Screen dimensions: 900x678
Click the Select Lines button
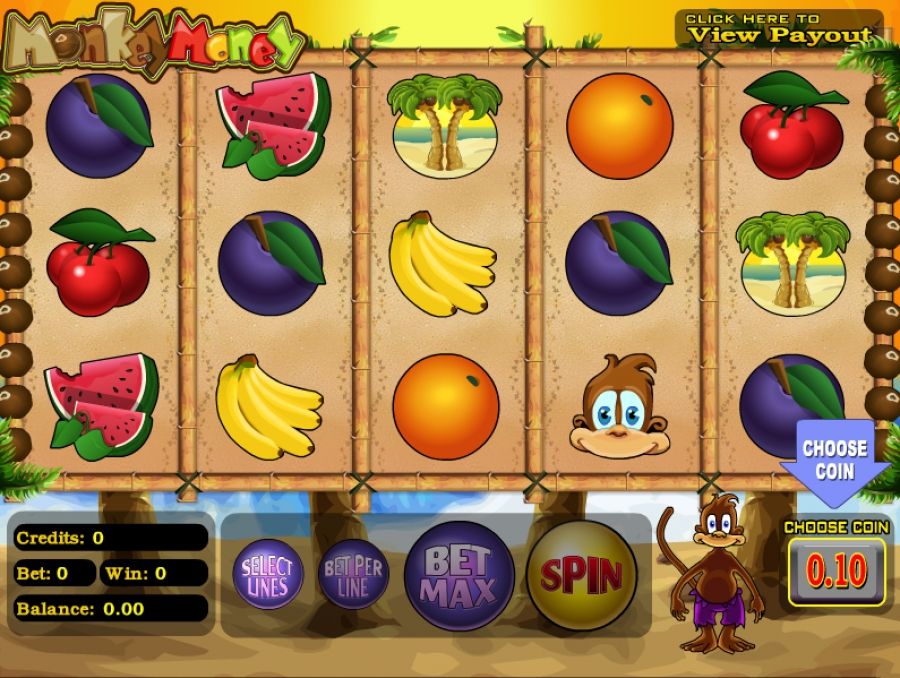click(266, 574)
